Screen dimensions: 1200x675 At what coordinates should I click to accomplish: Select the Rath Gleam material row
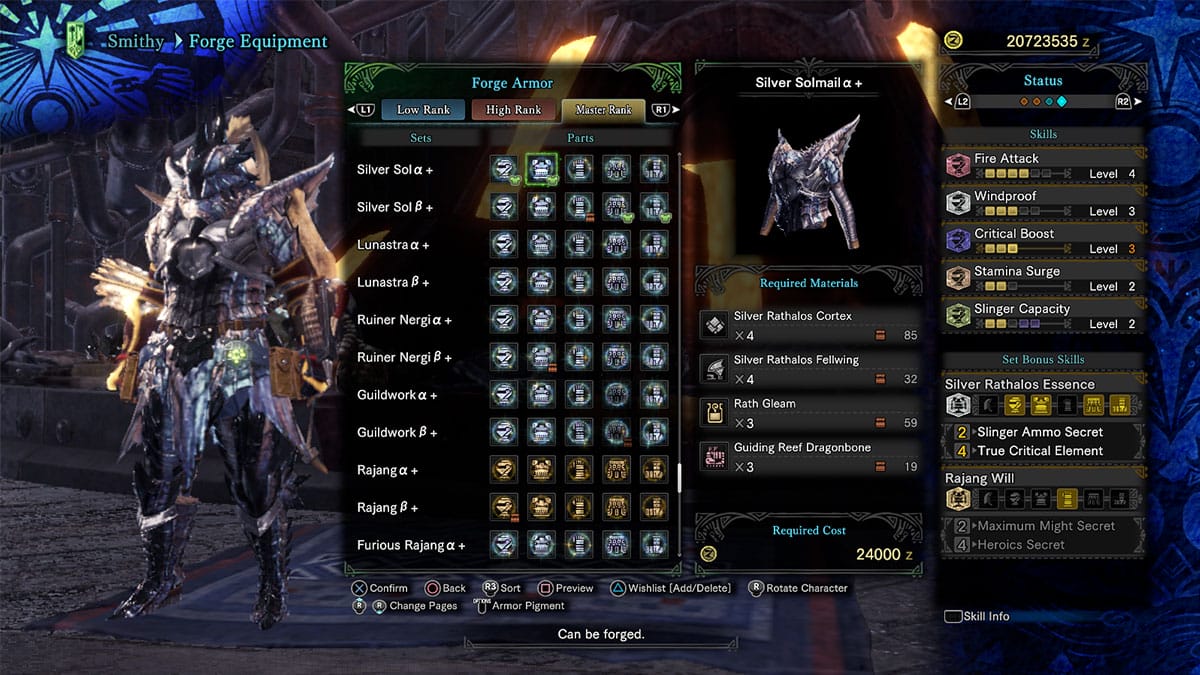click(808, 413)
